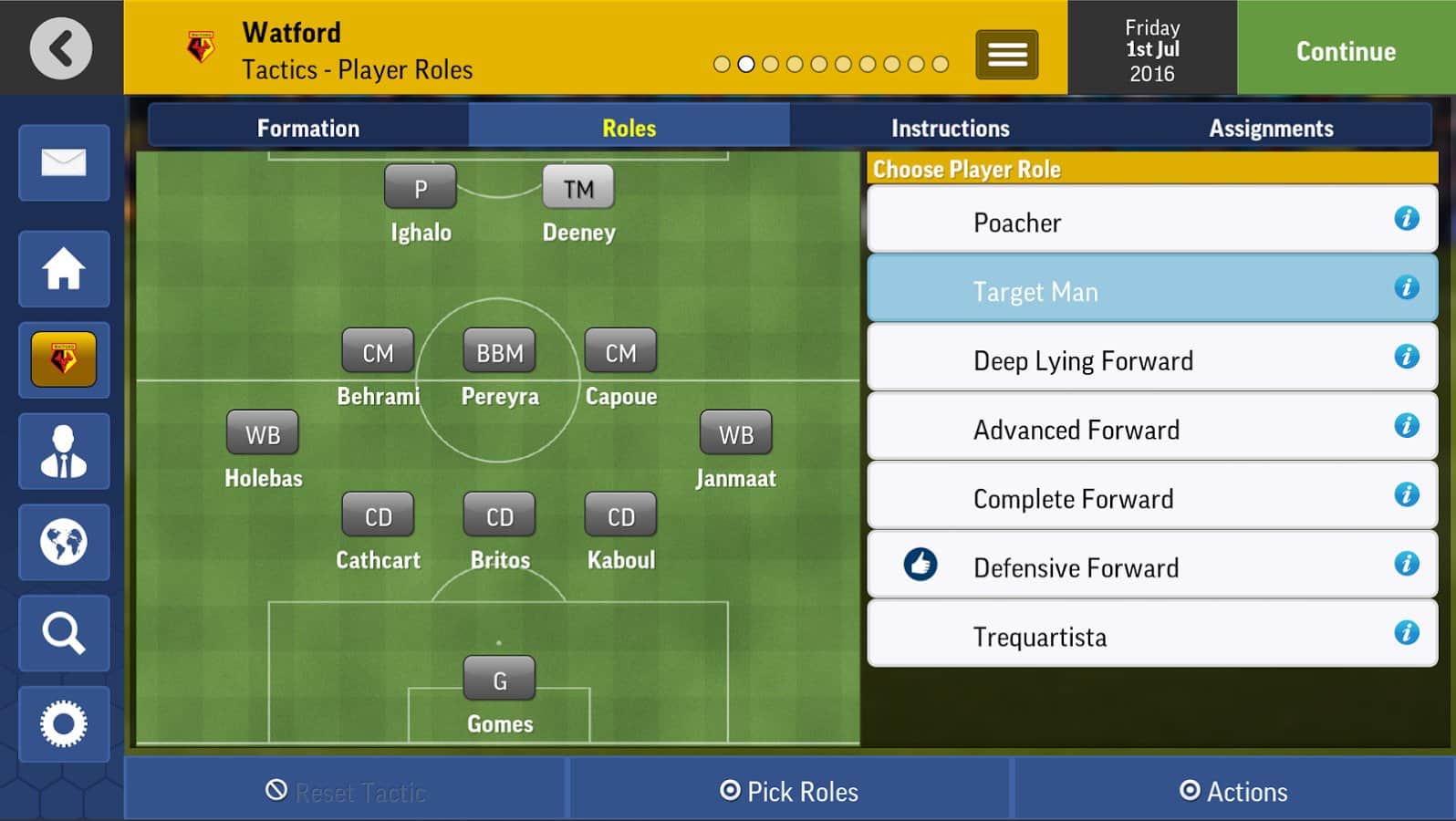Open the mail inbox icon

point(64,163)
